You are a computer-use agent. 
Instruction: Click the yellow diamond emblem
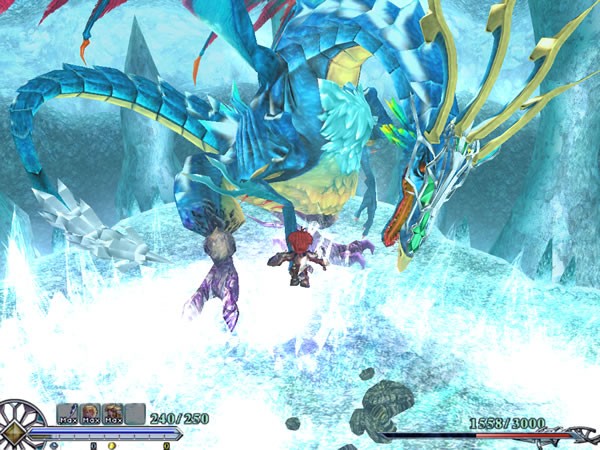coord(14,430)
